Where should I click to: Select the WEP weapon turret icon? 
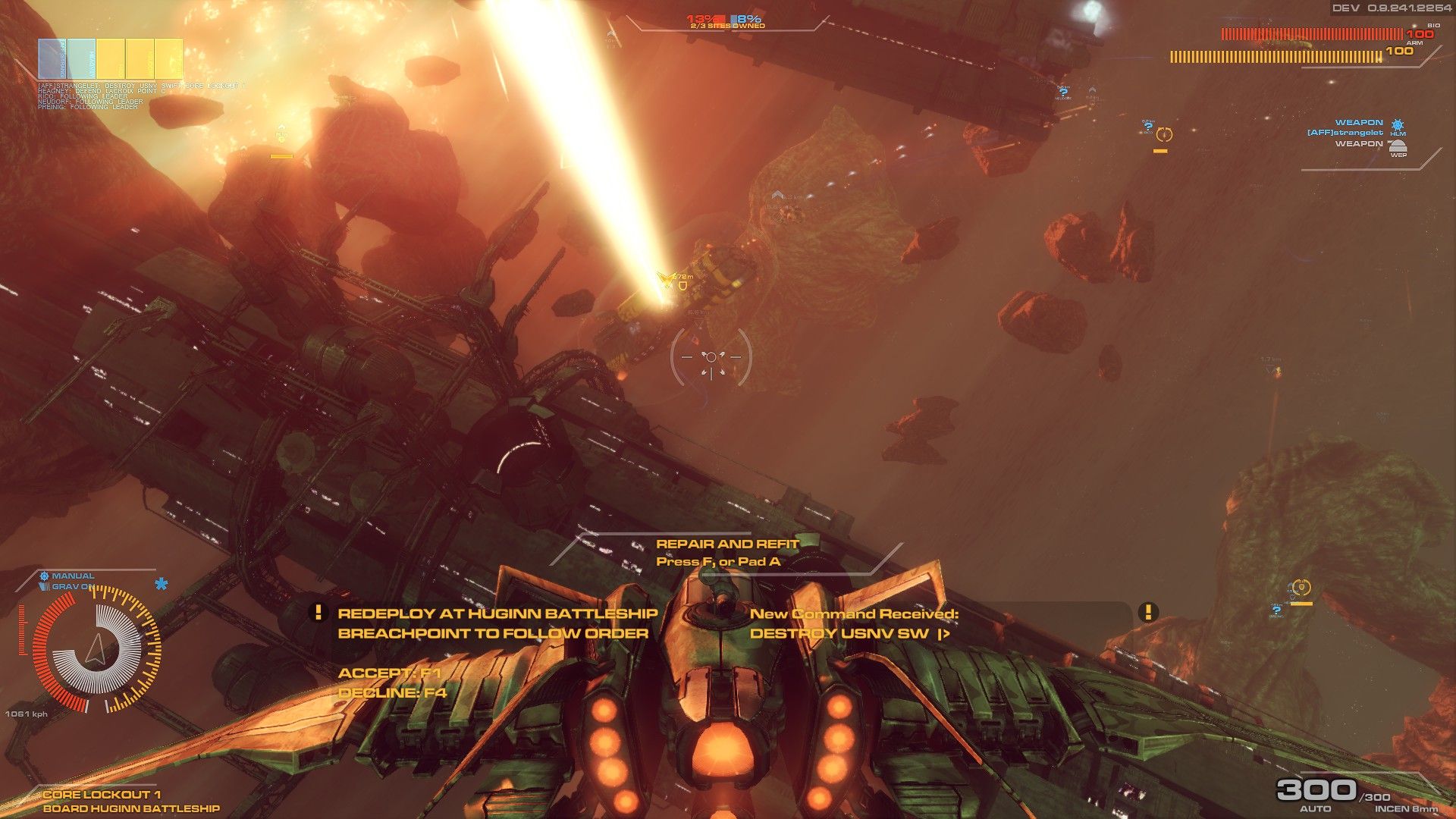(x=1398, y=146)
